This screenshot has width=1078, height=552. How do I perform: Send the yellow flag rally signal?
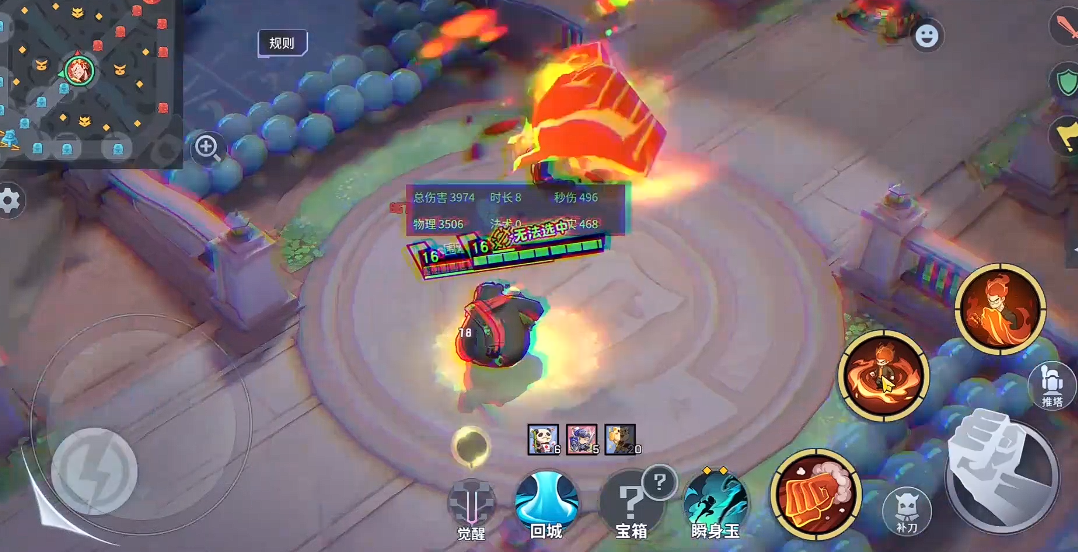pos(1065,135)
